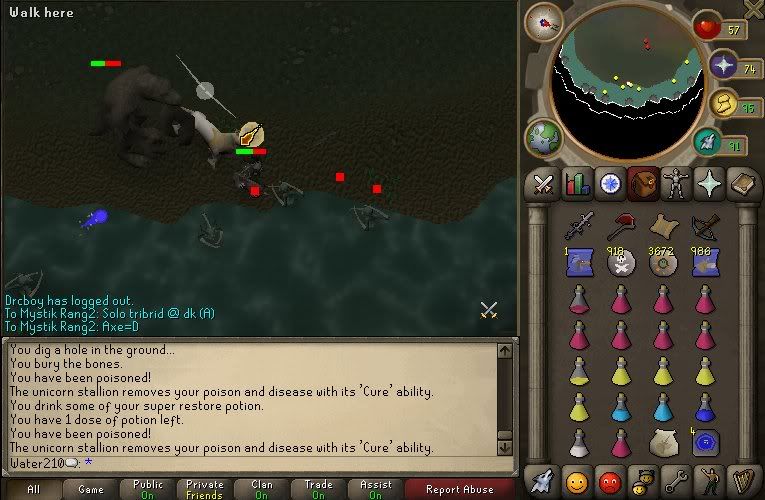Activate the prayer orb

tap(724, 66)
